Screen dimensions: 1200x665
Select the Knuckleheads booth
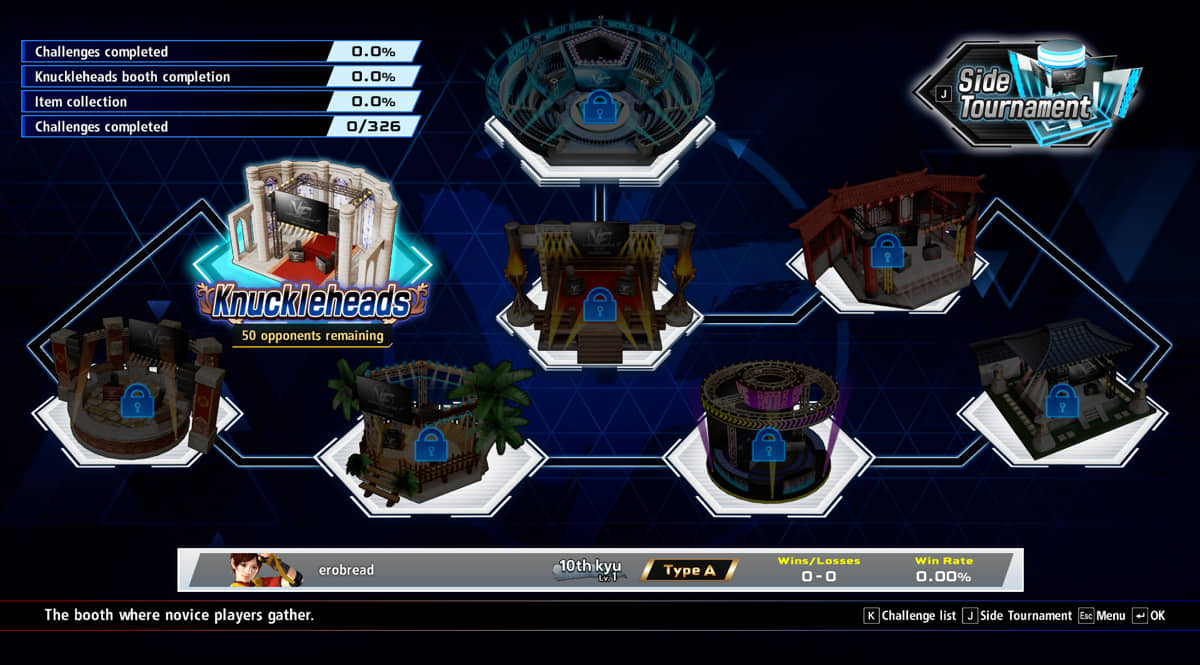(x=312, y=250)
